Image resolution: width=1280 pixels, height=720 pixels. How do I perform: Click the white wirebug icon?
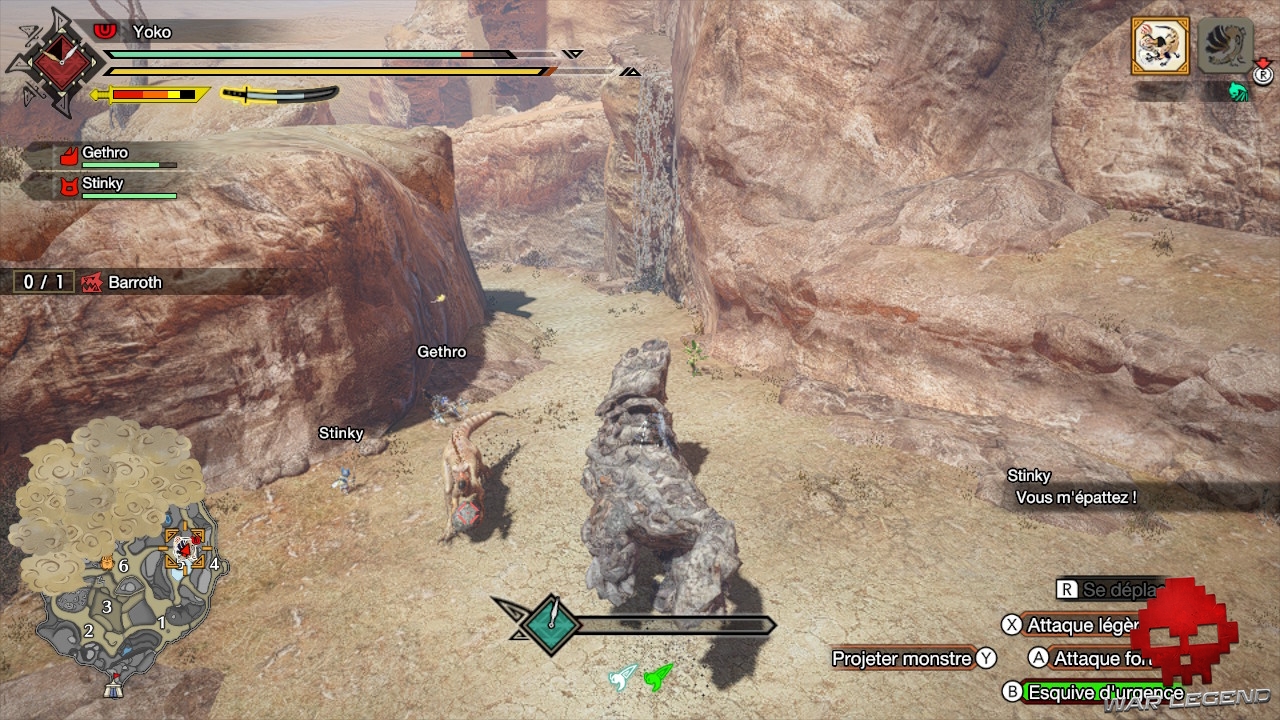click(x=622, y=677)
